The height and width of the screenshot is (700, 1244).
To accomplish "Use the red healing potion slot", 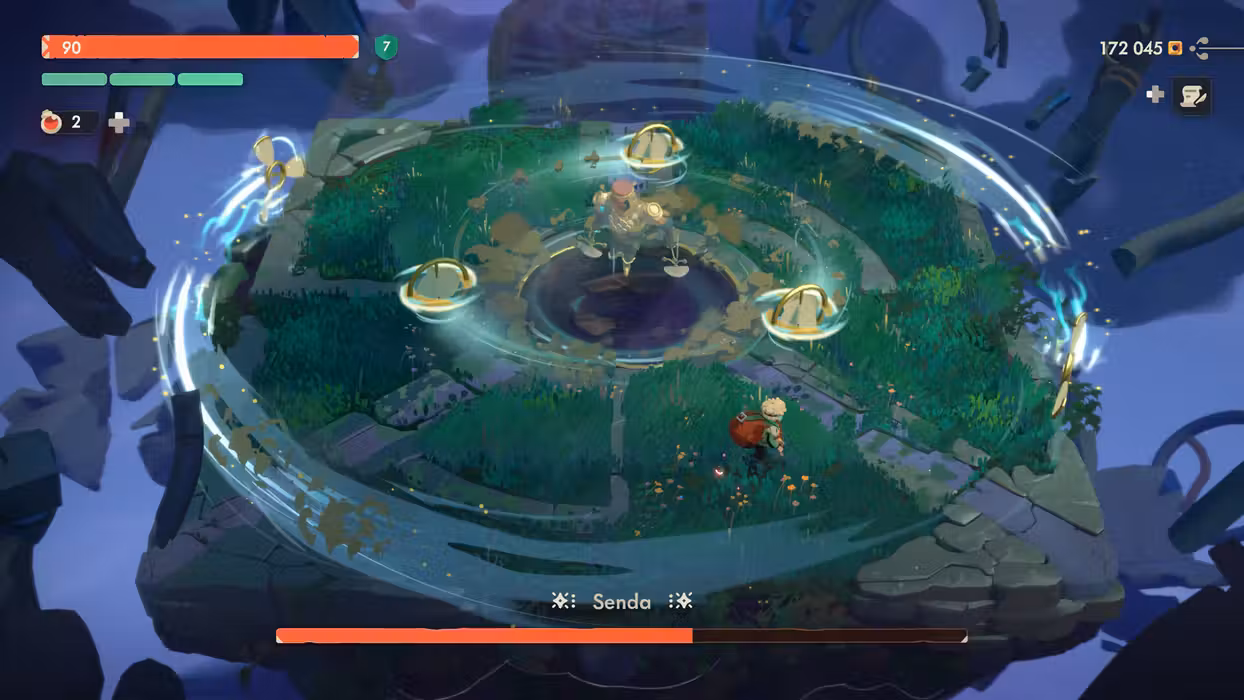I will 53,123.
